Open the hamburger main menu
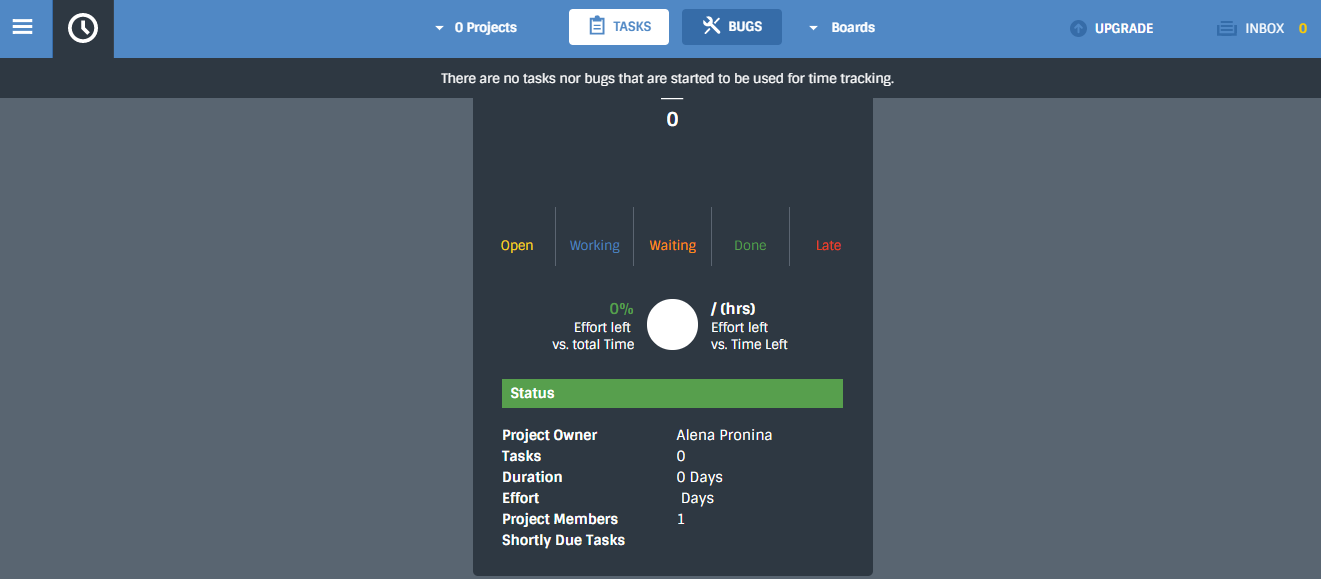 click(22, 27)
